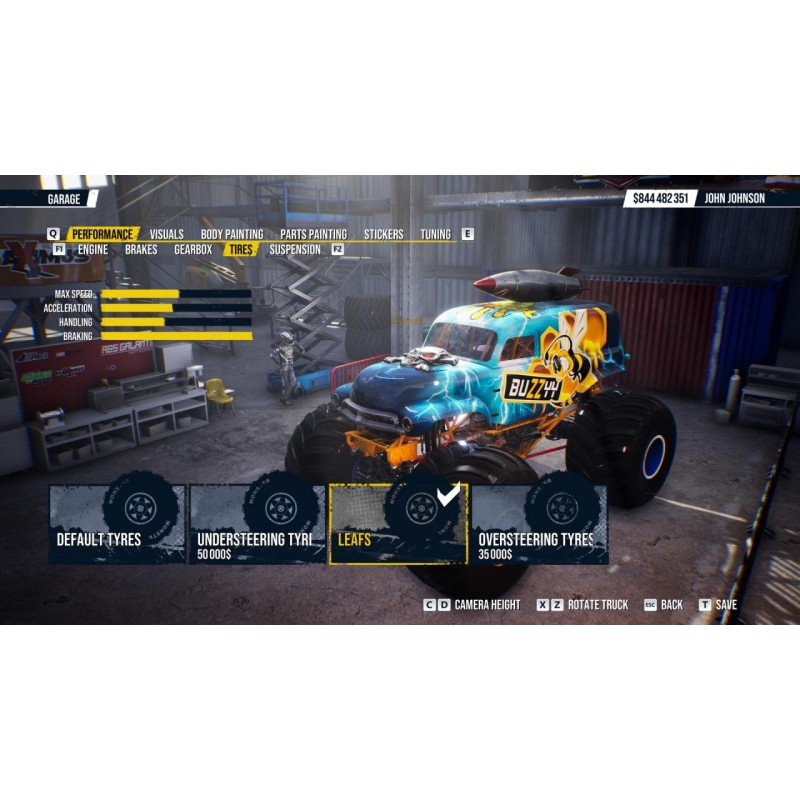Open the Visuals tab
Image resolution: width=800 pixels, height=800 pixels.
pos(167,234)
